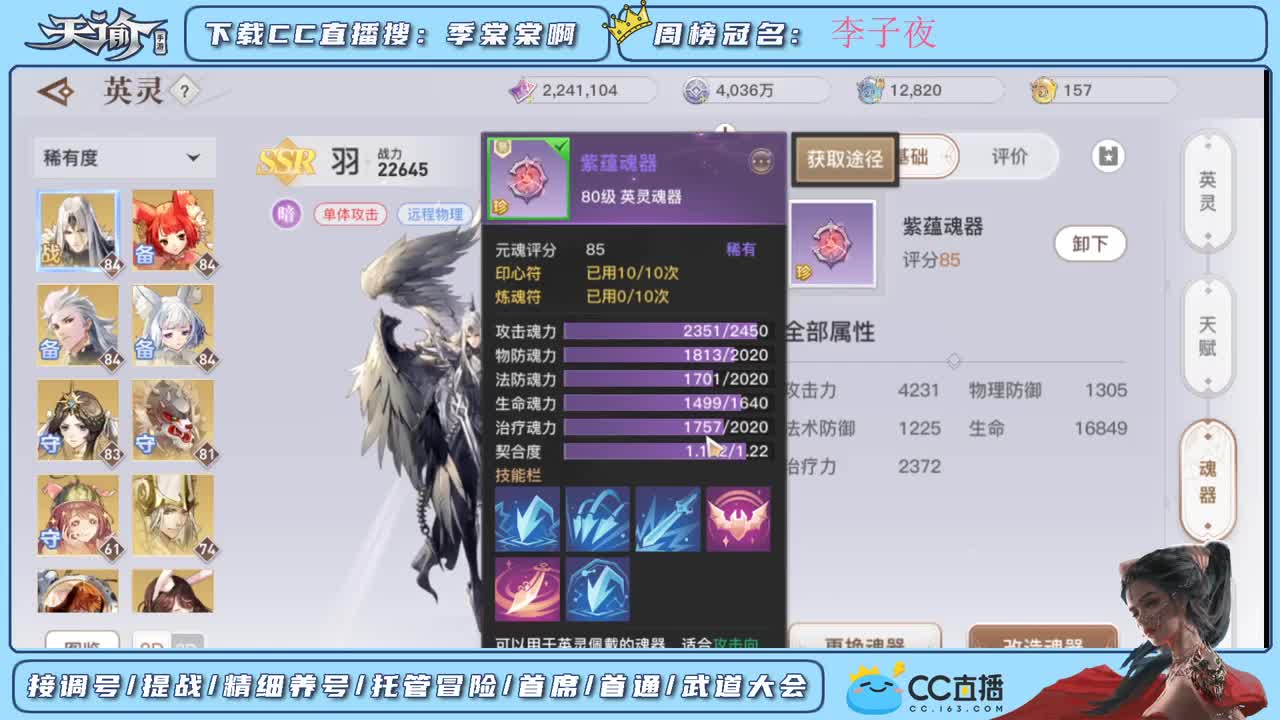Click the 暗 element icon beside 单体攻击
1280x720 pixels.
tap(285, 214)
